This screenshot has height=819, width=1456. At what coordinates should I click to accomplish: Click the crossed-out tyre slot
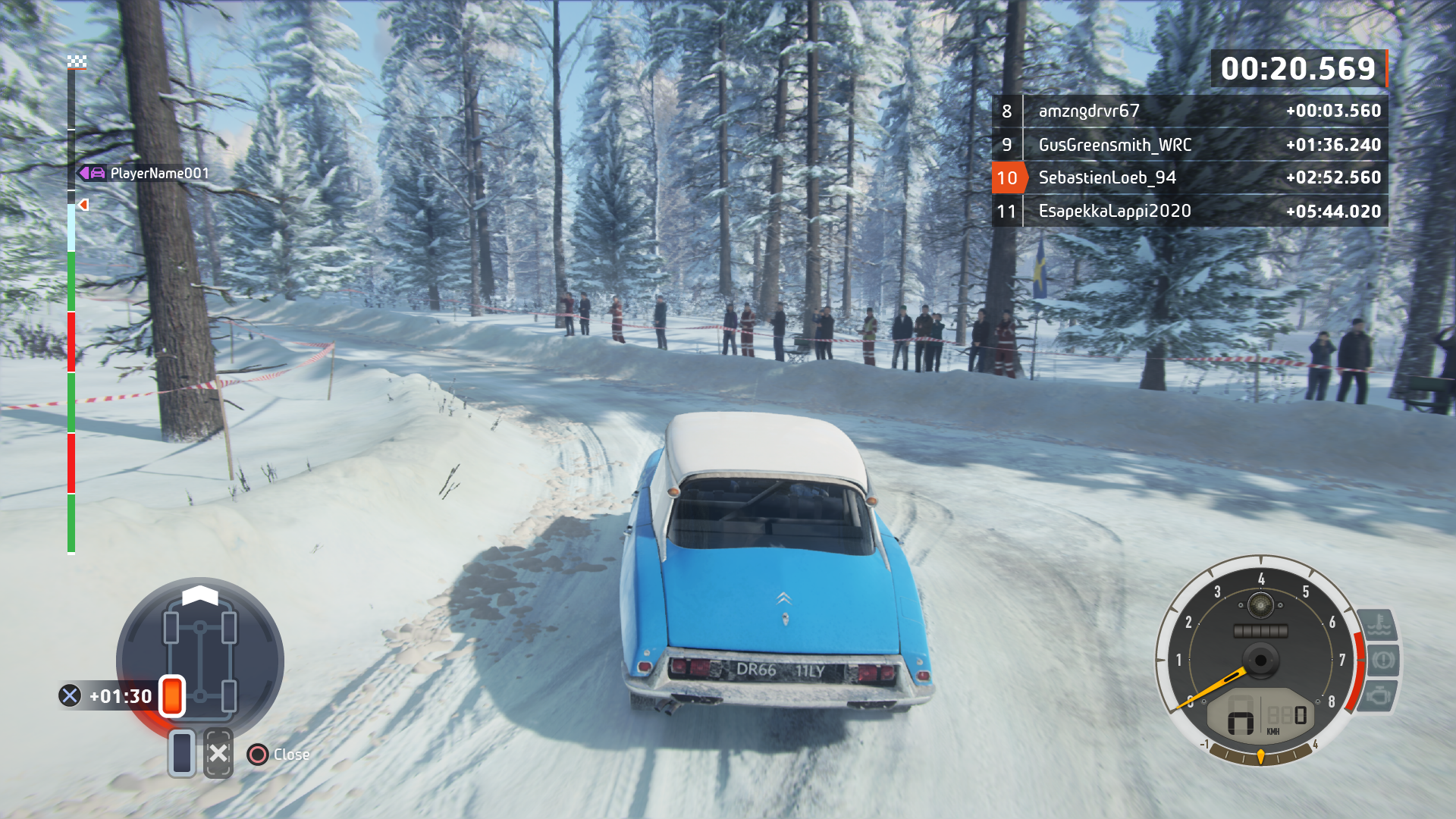[218, 754]
